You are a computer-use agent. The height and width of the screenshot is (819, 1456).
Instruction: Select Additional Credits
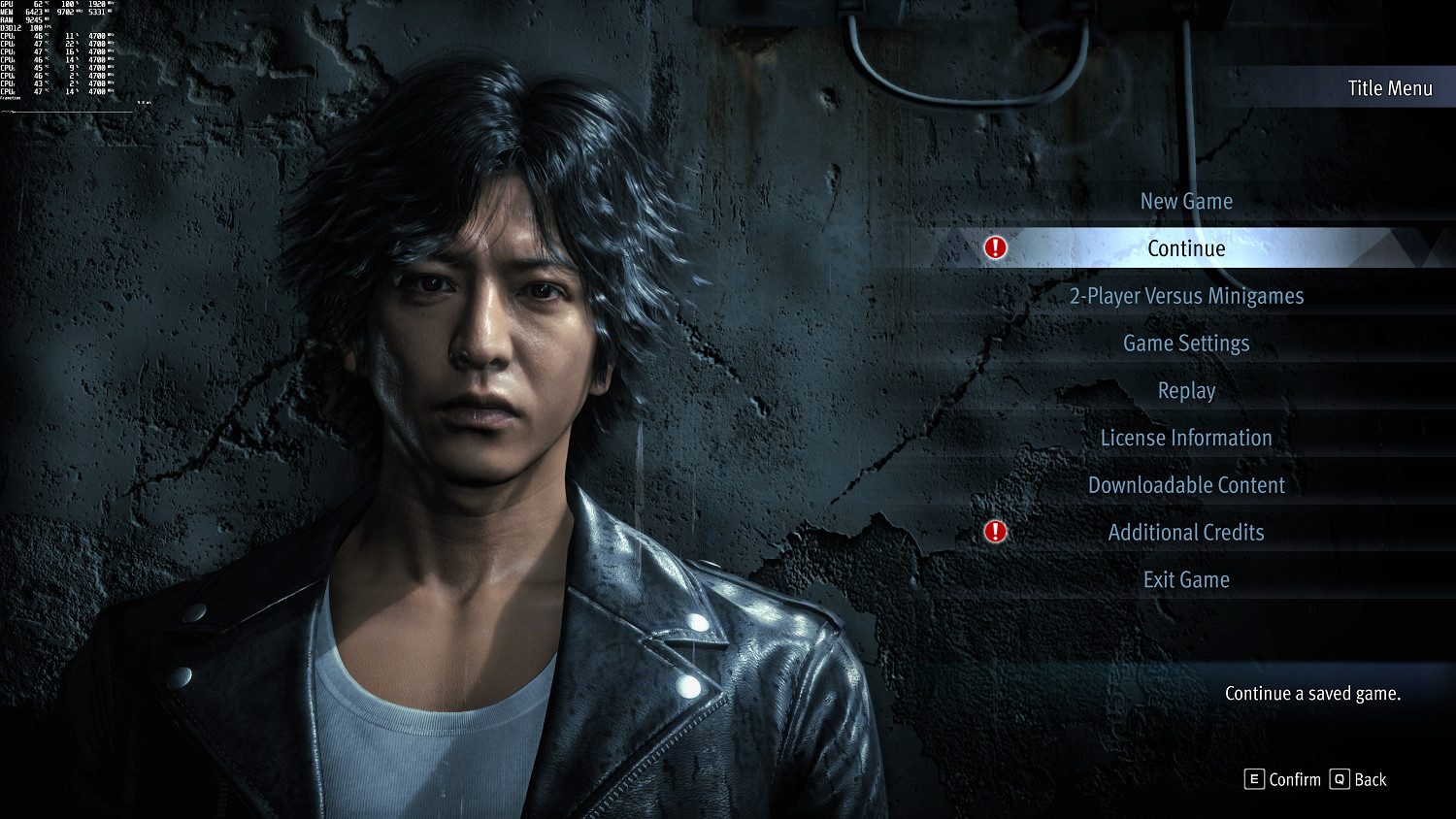pyautogui.click(x=1185, y=532)
